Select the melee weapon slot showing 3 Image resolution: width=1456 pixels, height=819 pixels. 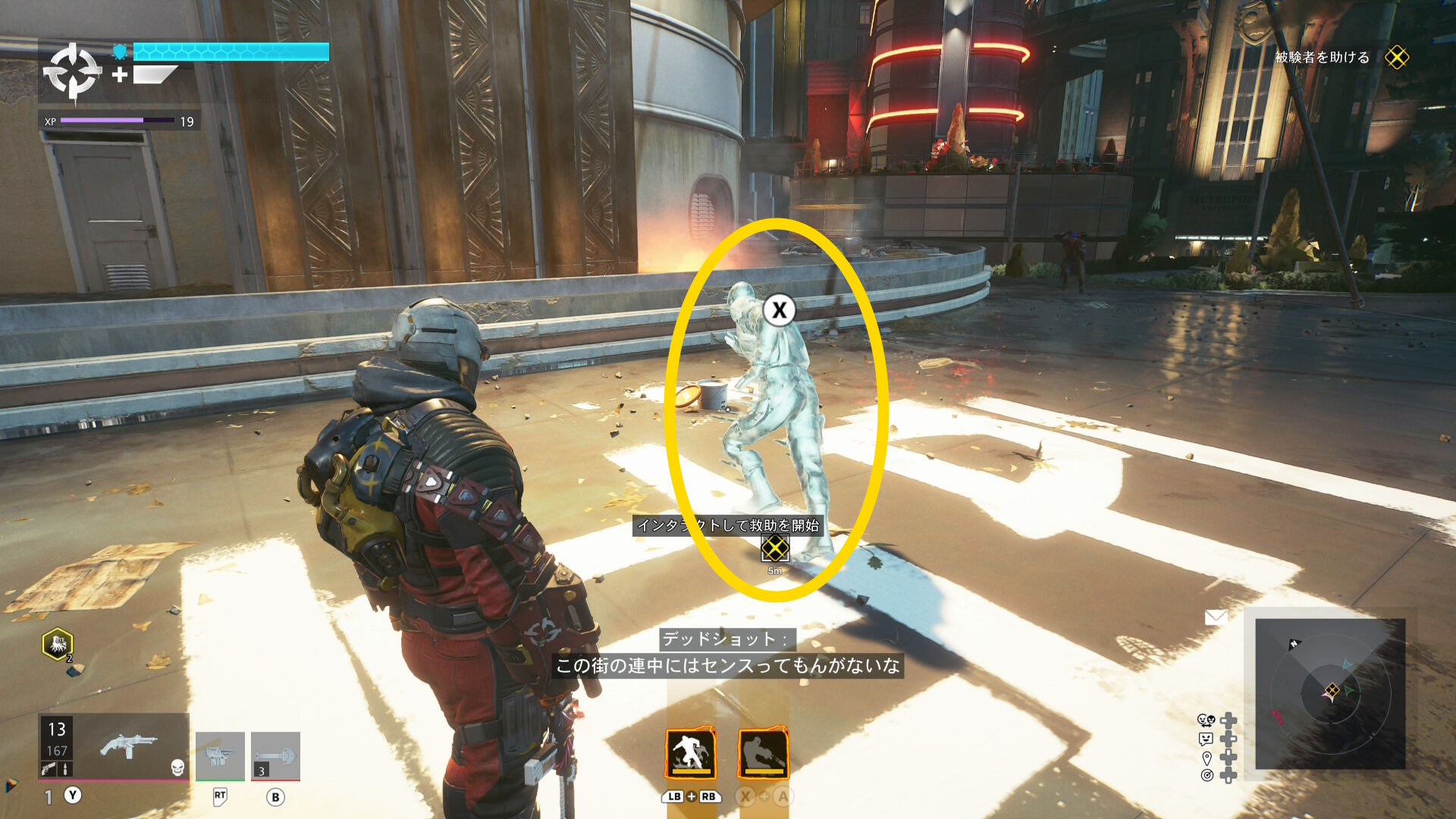pyautogui.click(x=275, y=755)
